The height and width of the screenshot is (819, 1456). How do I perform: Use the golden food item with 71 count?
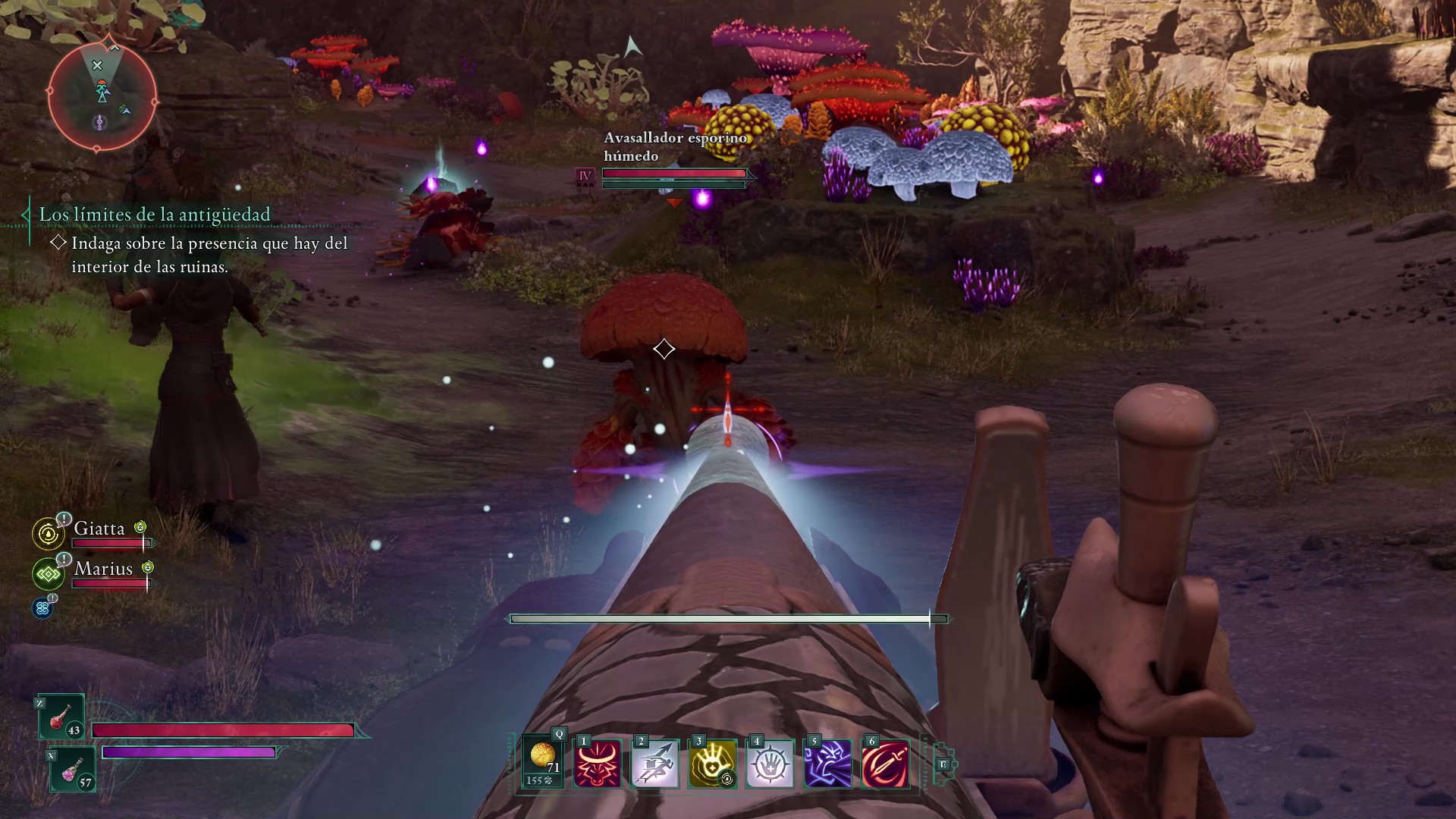[x=543, y=762]
